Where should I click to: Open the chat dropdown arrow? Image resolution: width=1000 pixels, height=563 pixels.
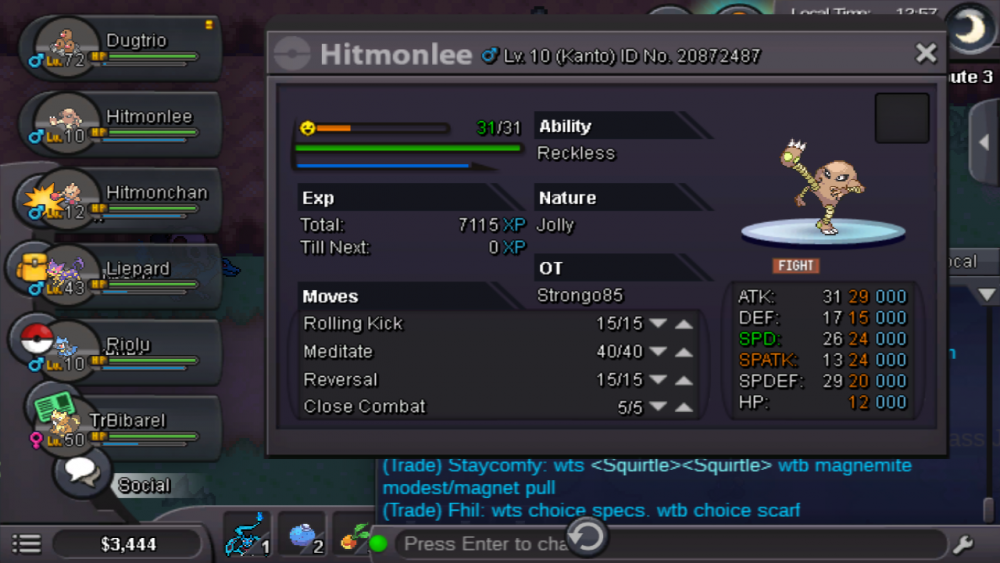[x=985, y=294]
